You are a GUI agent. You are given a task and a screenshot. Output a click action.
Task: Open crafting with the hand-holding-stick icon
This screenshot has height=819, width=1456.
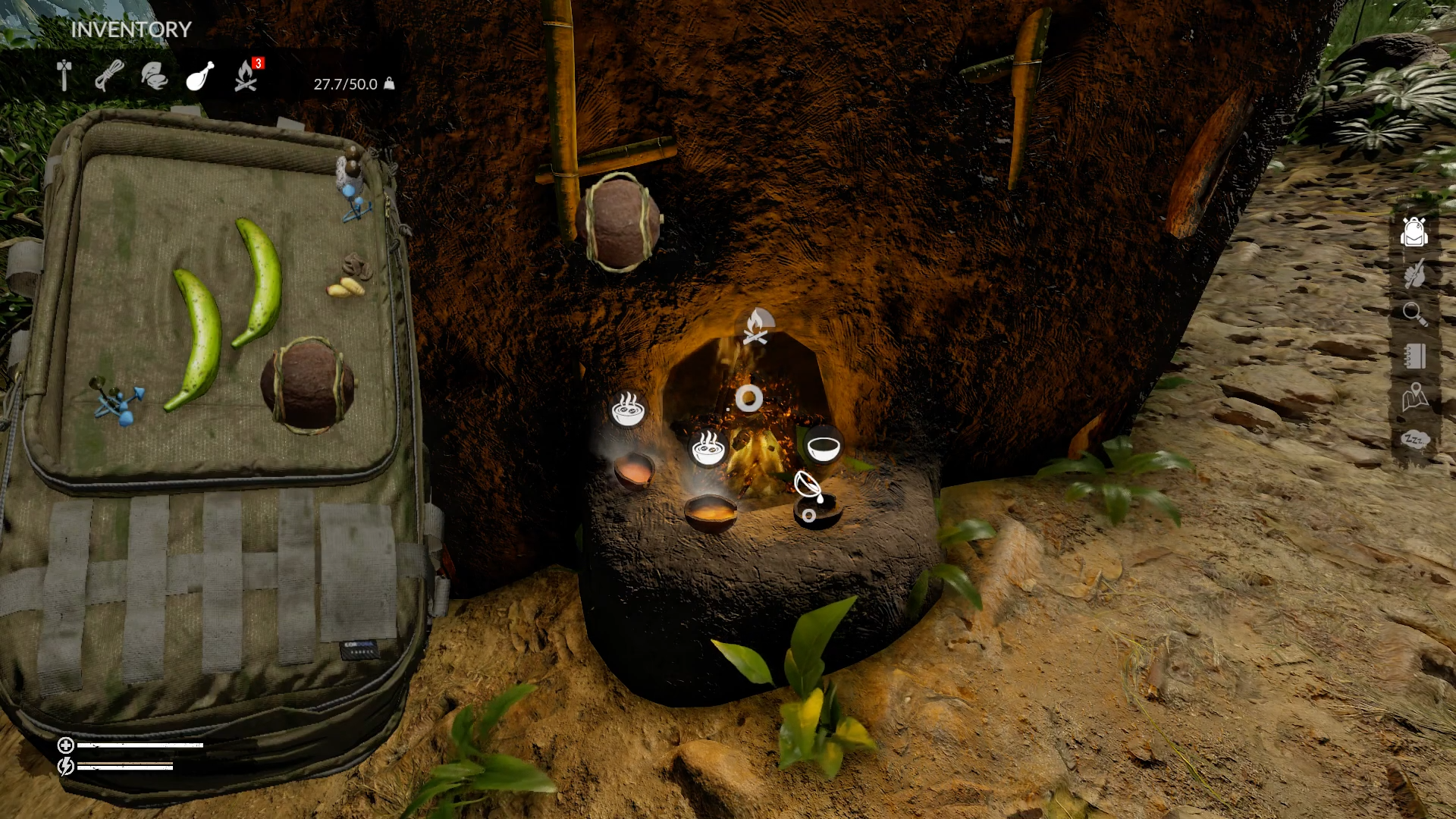coord(1414,274)
